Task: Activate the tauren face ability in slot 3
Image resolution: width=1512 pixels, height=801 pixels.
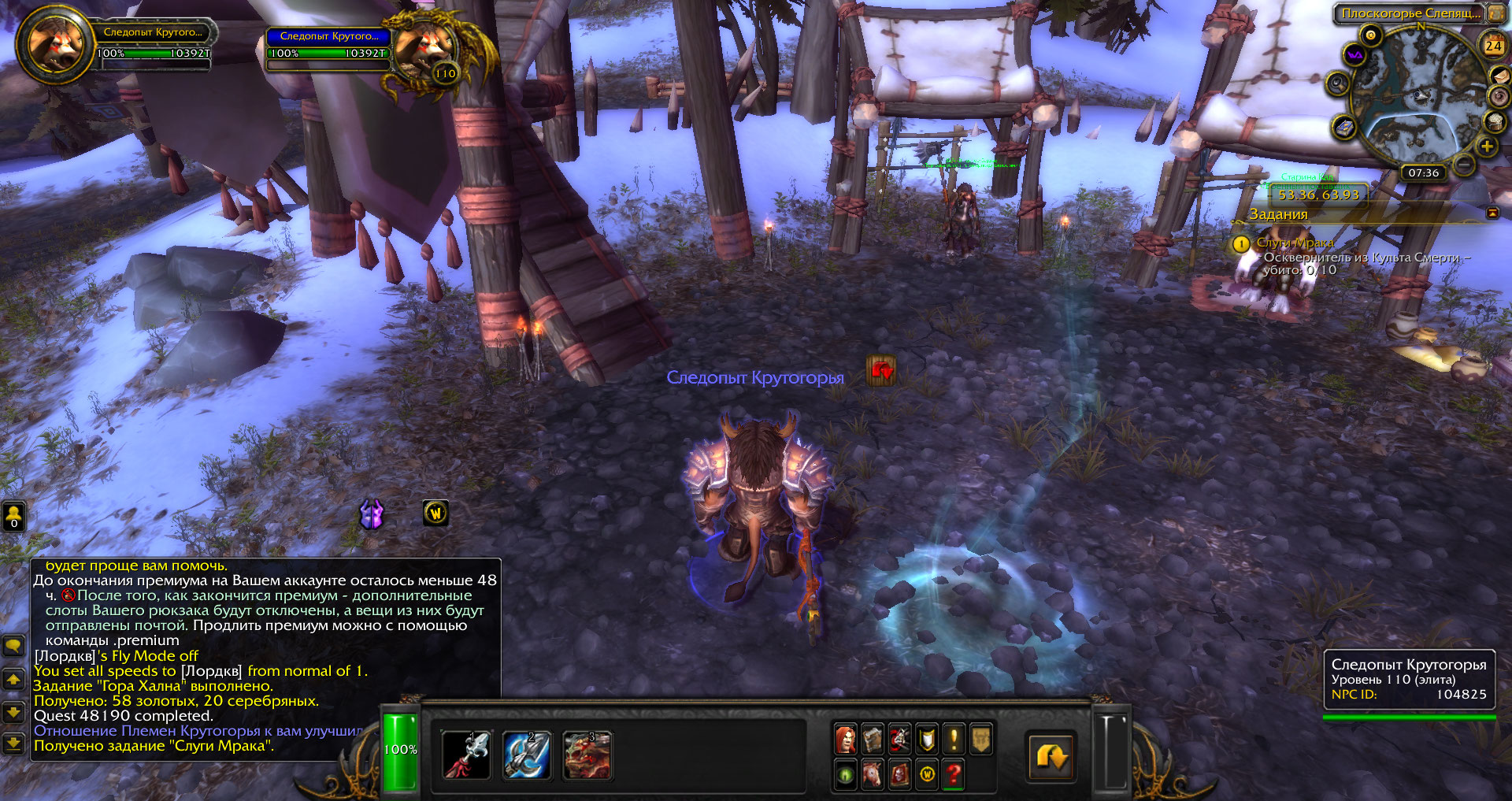Action: click(x=587, y=755)
